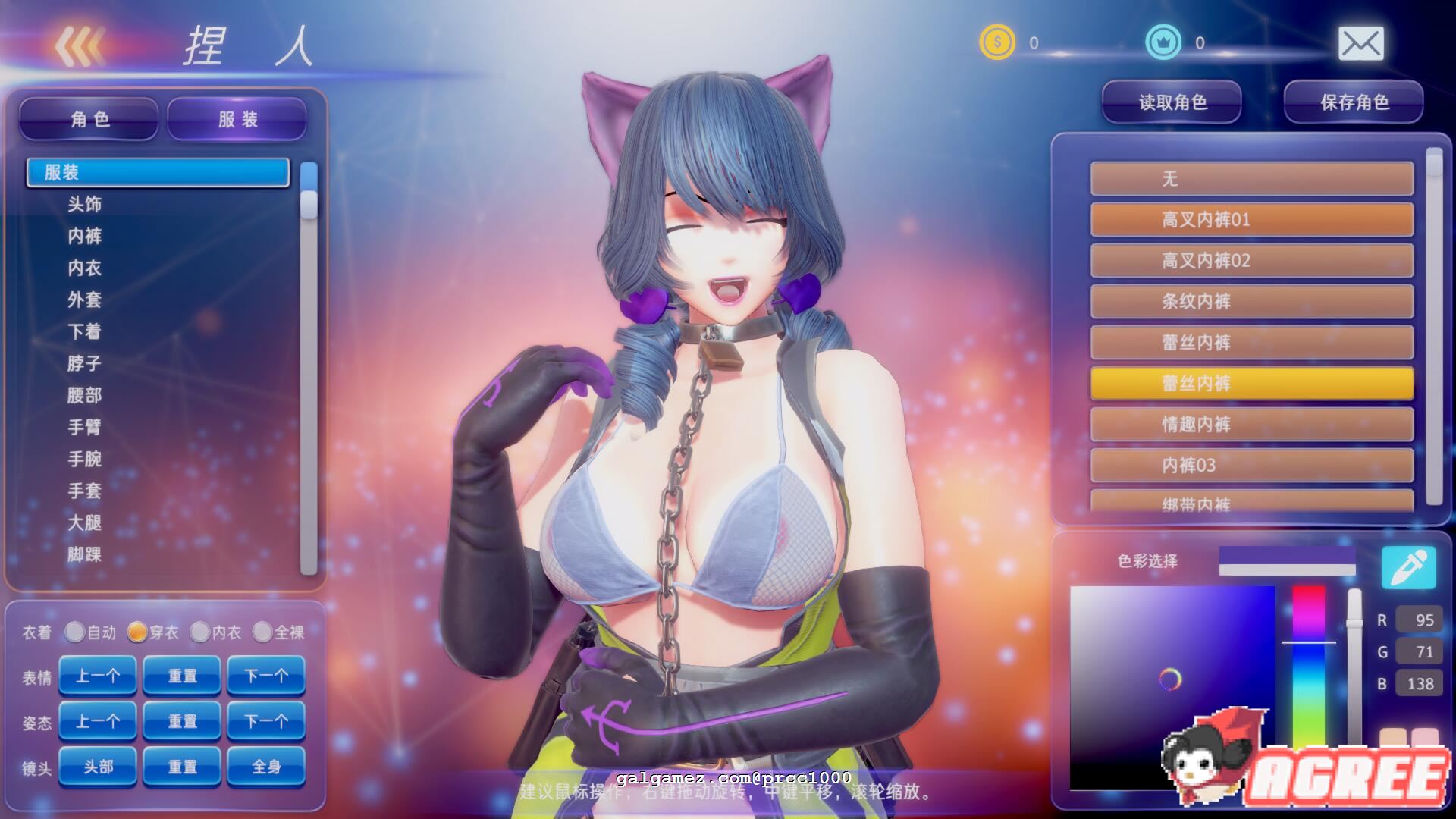Screen dimensions: 1456x819
Task: Enable the 全裸 clothing option
Action: click(x=265, y=632)
